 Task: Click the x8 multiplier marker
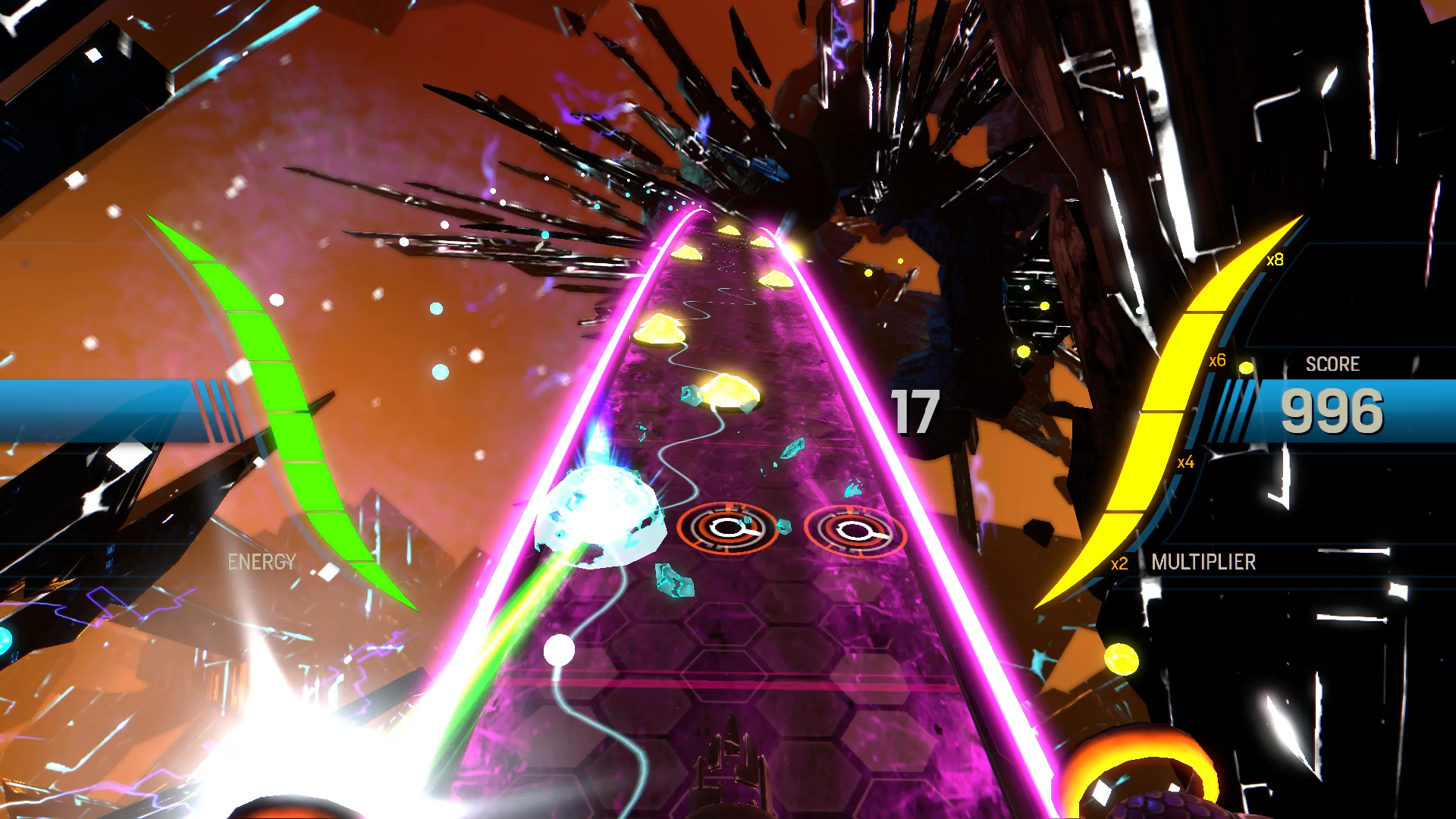click(1275, 260)
